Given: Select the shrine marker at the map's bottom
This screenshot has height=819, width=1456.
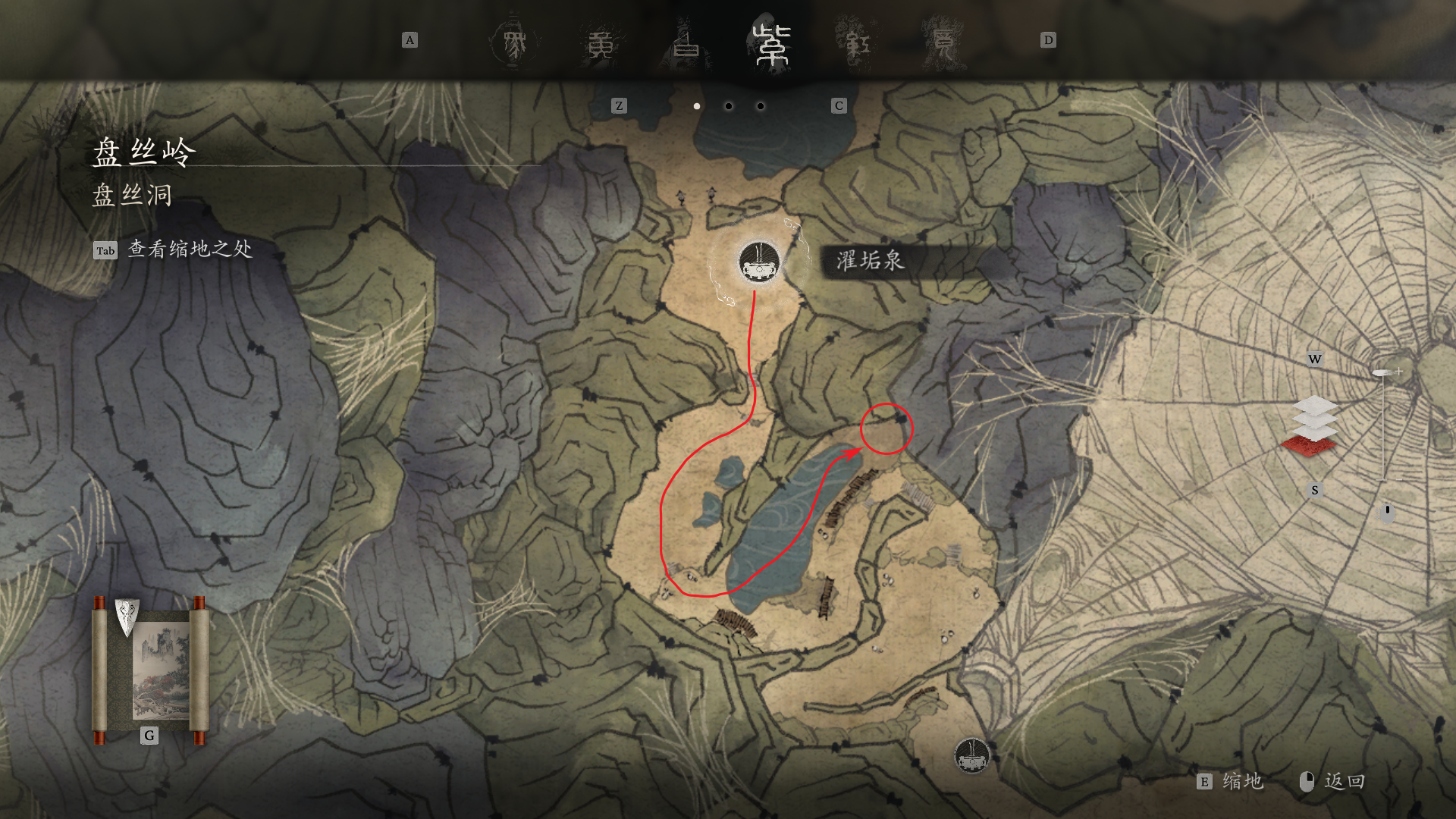Looking at the screenshot, I should pos(971,755).
